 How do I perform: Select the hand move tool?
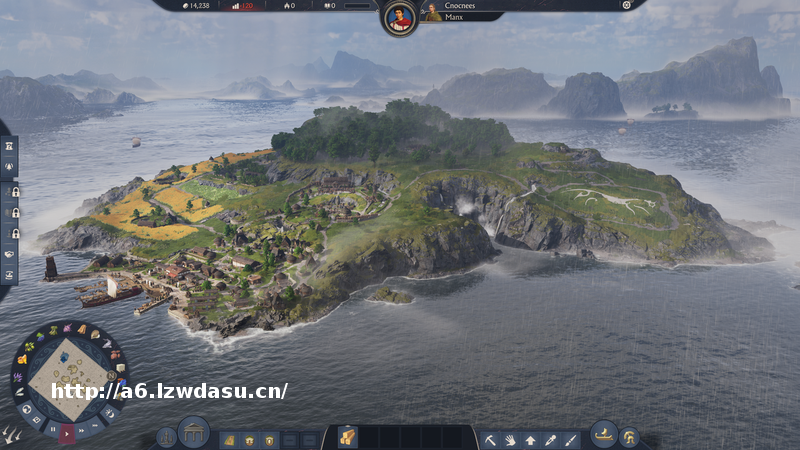click(510, 439)
